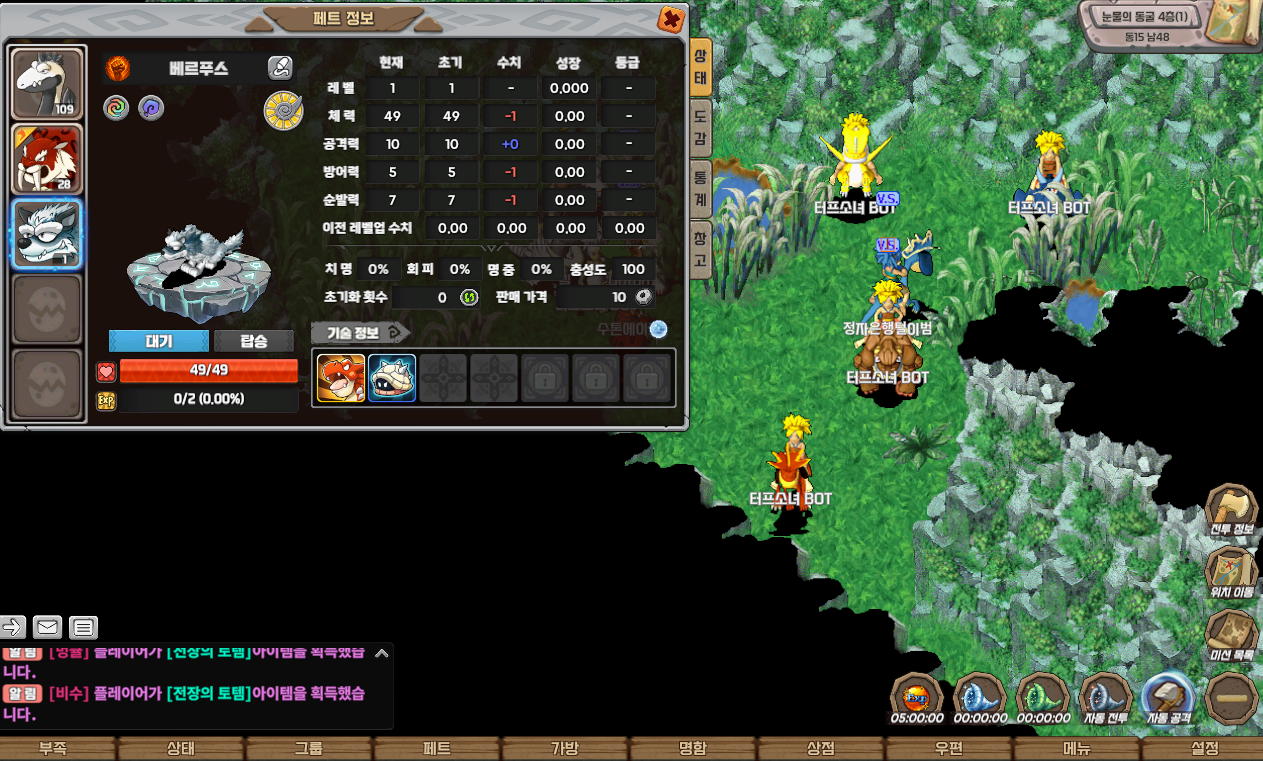Set the pet to 대기 (standby)

click(x=159, y=341)
